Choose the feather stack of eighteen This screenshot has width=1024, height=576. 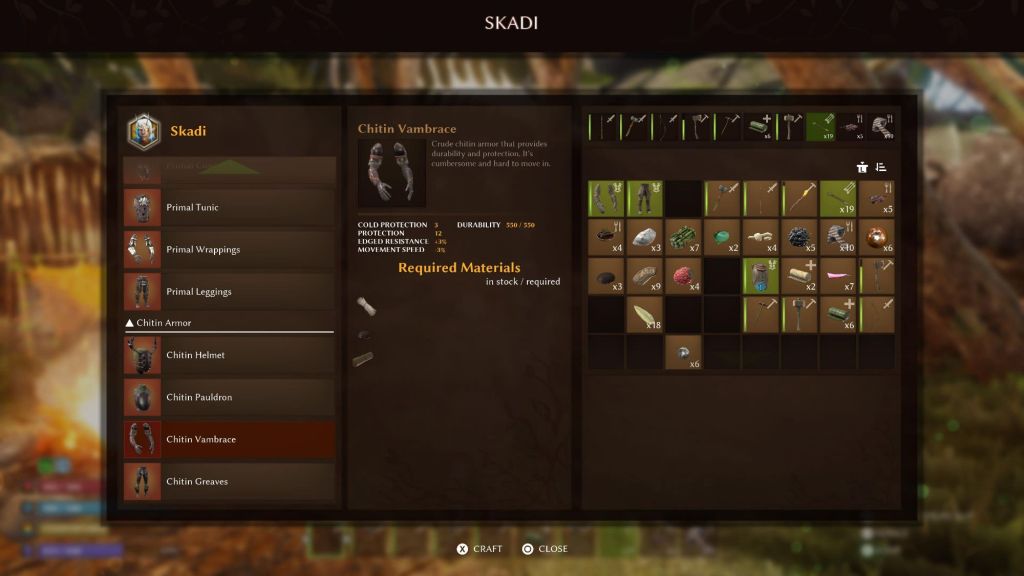tap(645, 315)
